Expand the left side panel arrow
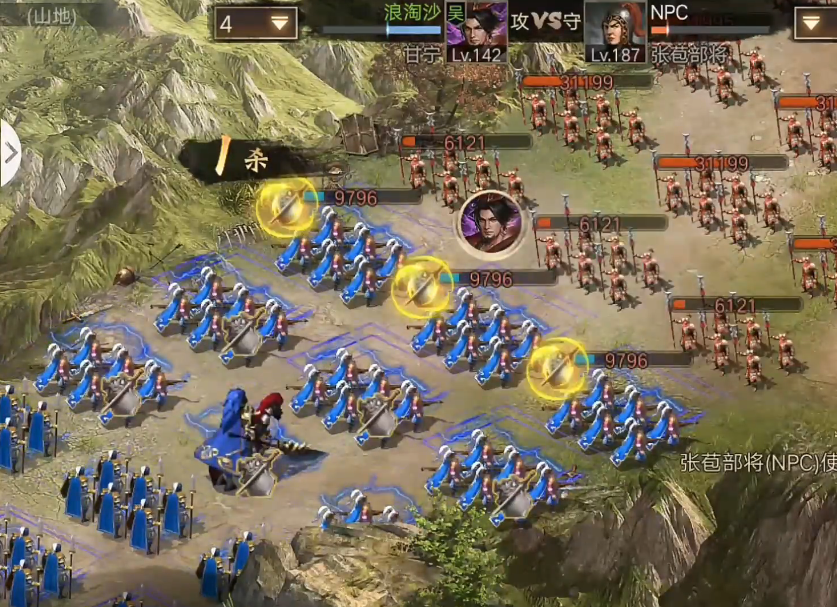This screenshot has height=607, width=837. [x=10, y=154]
